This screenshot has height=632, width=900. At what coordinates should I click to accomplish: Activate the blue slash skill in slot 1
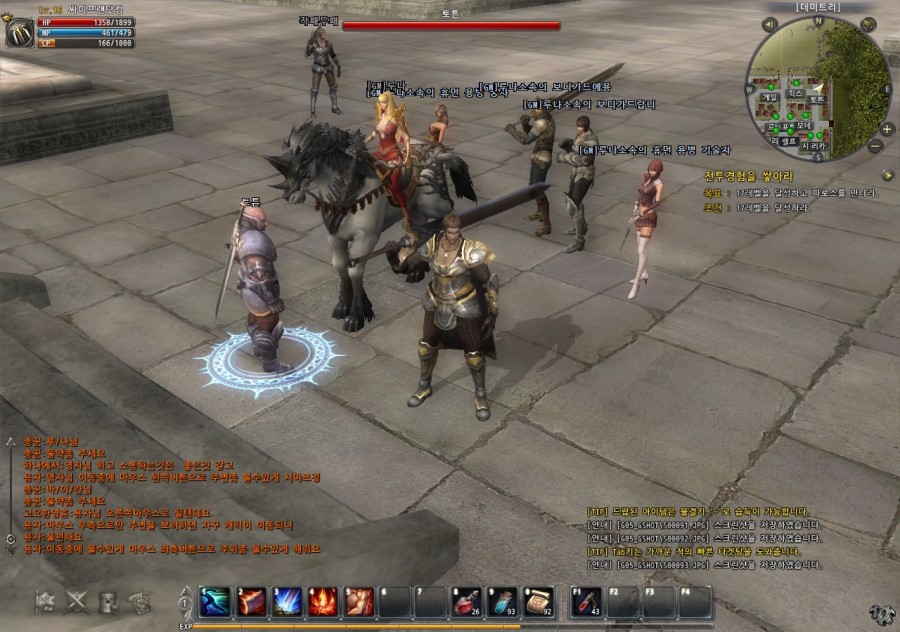(214, 601)
